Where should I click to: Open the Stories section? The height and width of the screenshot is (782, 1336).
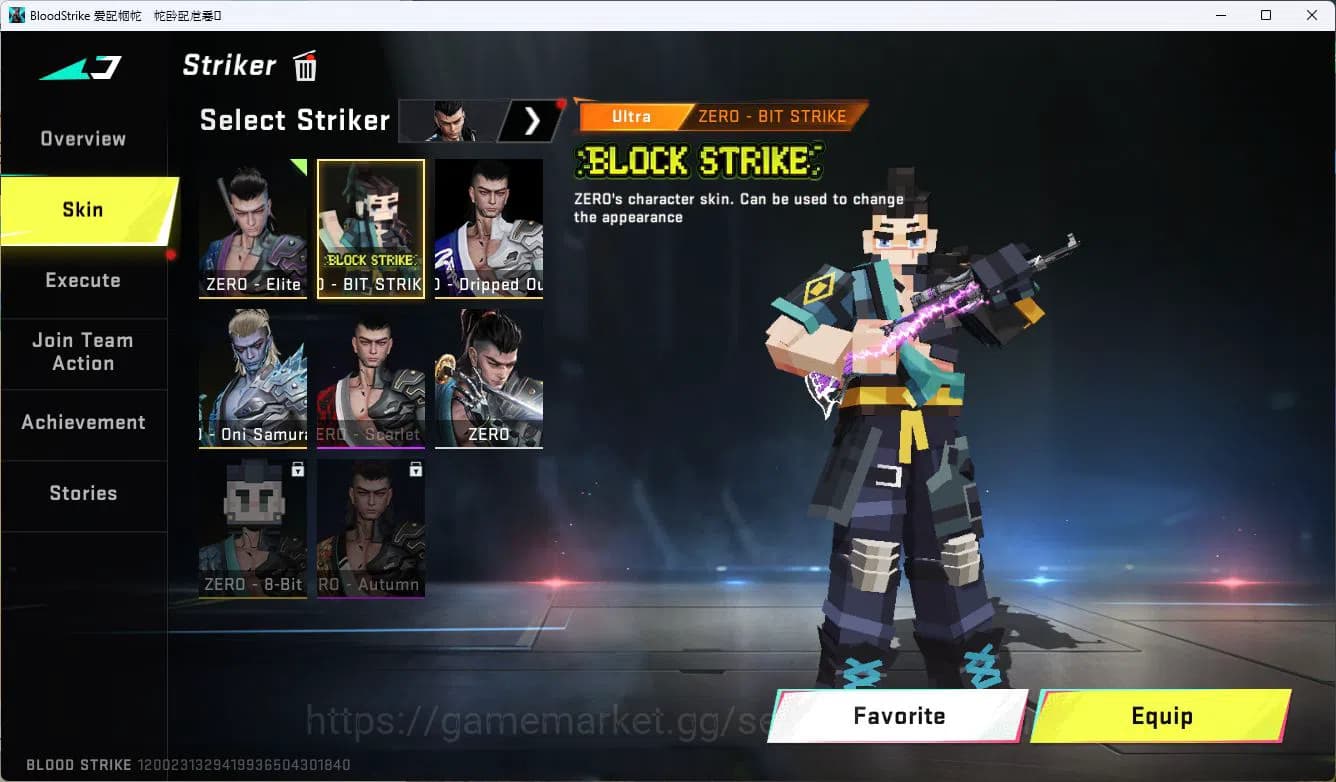(84, 492)
